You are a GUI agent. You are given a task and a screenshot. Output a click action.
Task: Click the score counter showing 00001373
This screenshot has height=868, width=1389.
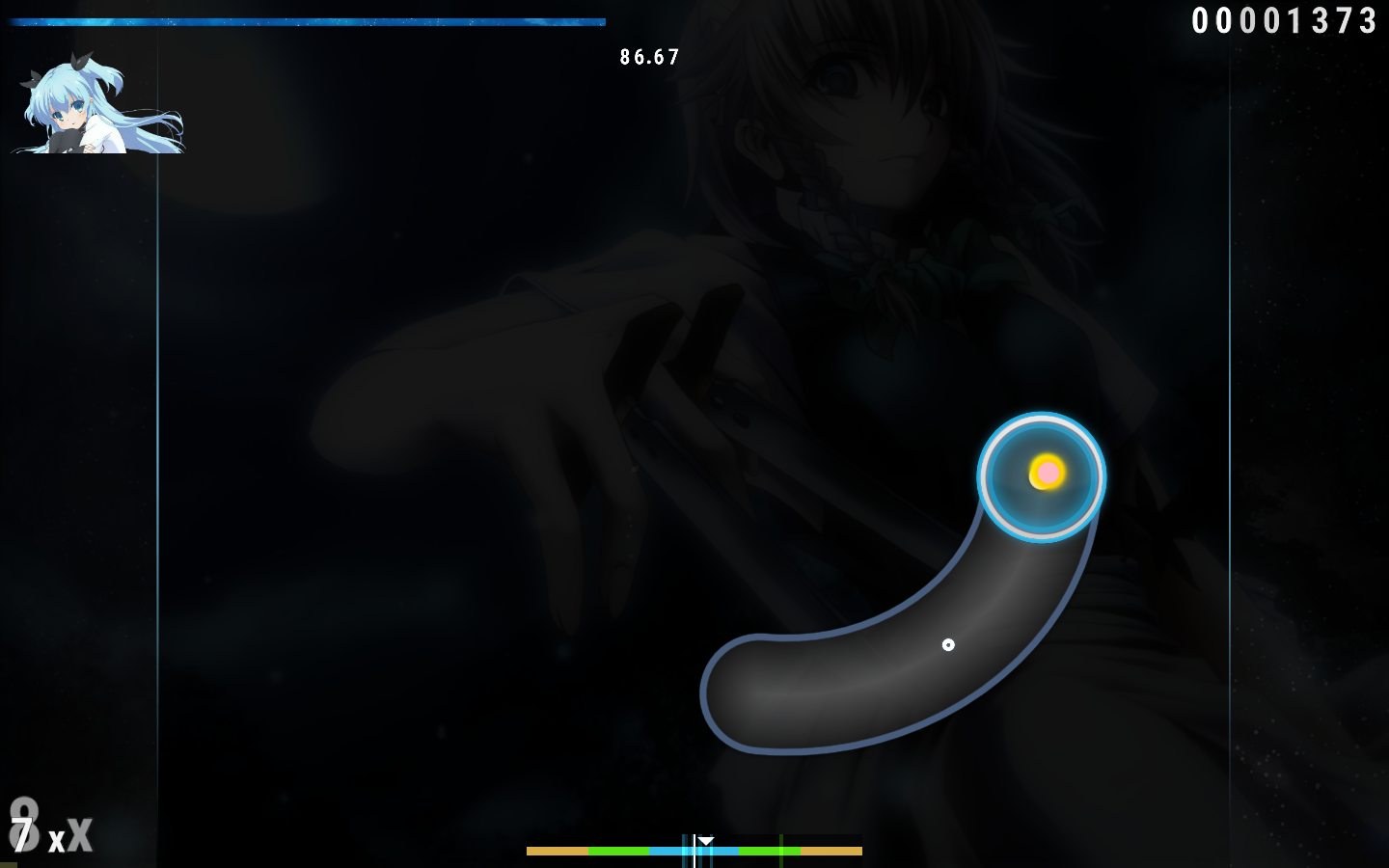(x=1285, y=19)
